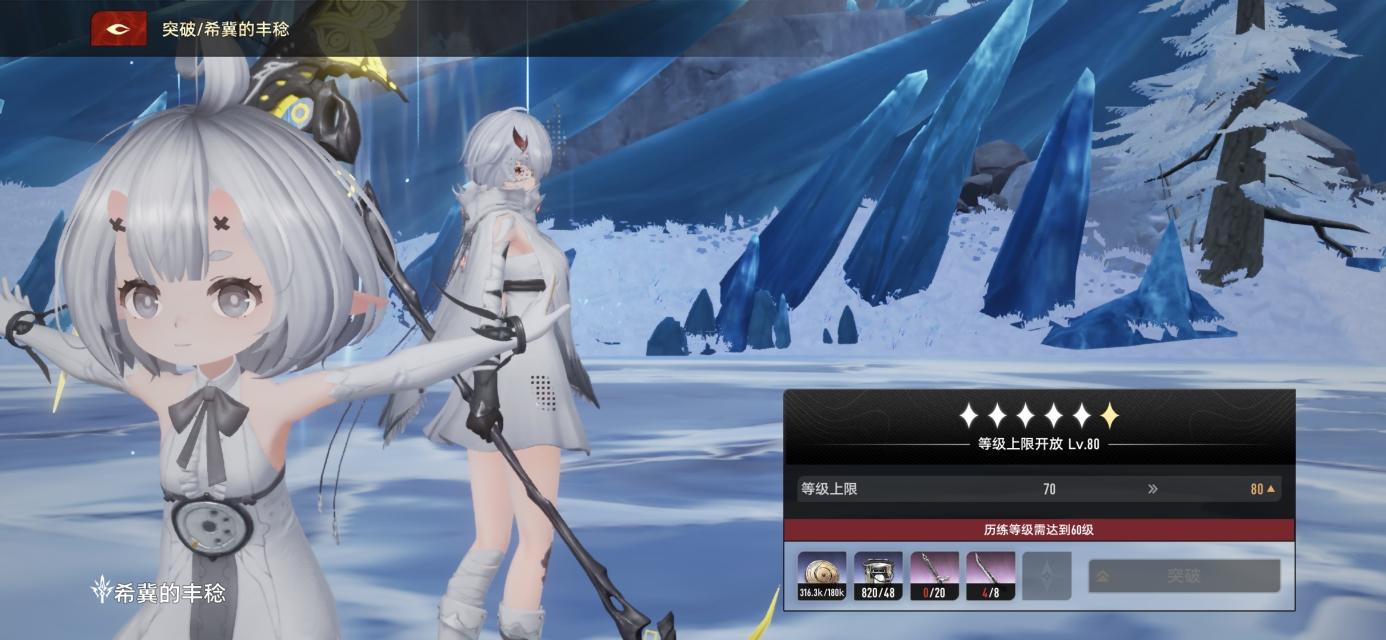Viewport: 1386px width, 640px height.
Task: Select the gold coin material showing 316.3k/180k
Action: click(822, 576)
